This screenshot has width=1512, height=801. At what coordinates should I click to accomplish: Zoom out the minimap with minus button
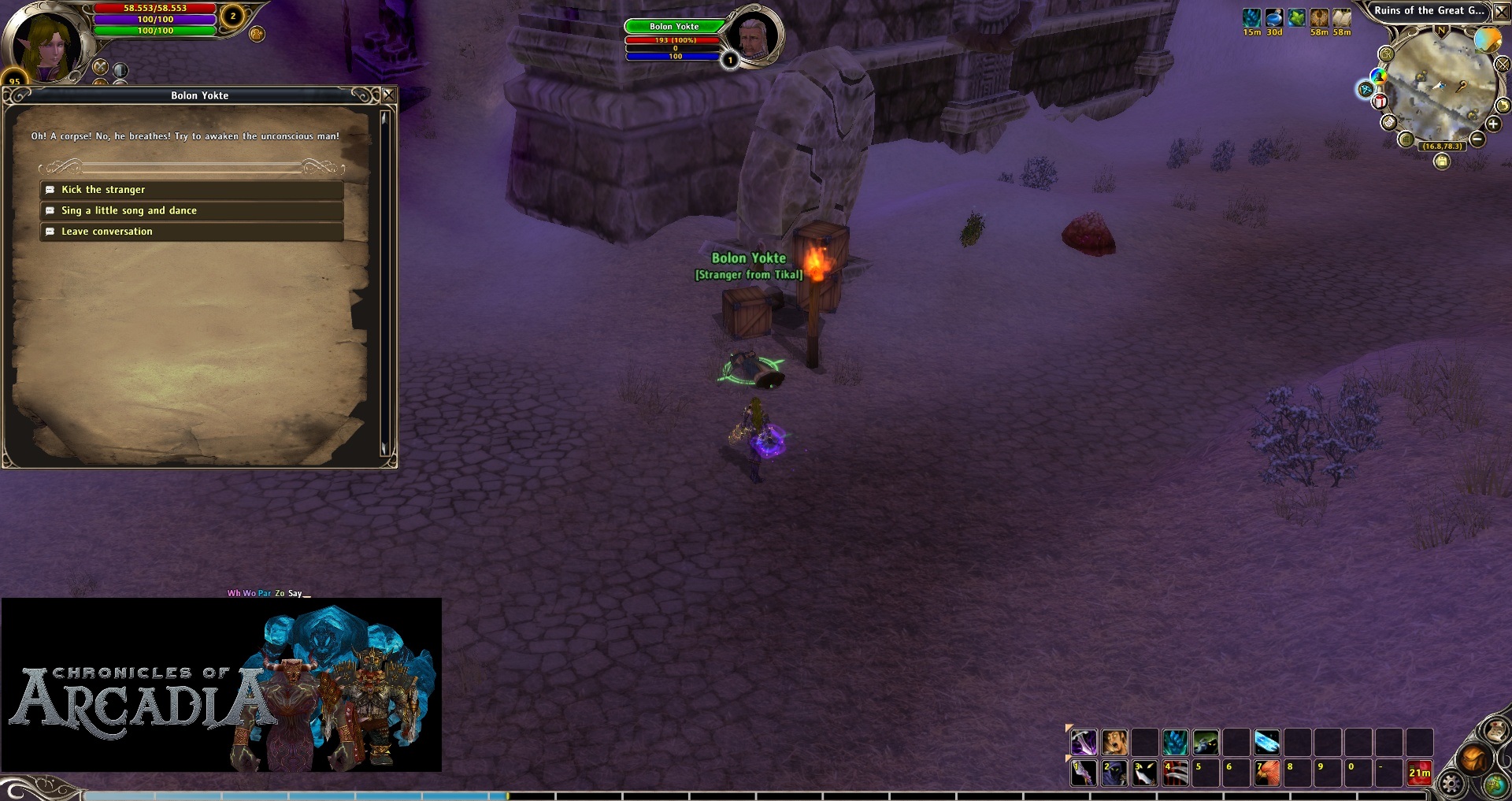[x=1477, y=140]
